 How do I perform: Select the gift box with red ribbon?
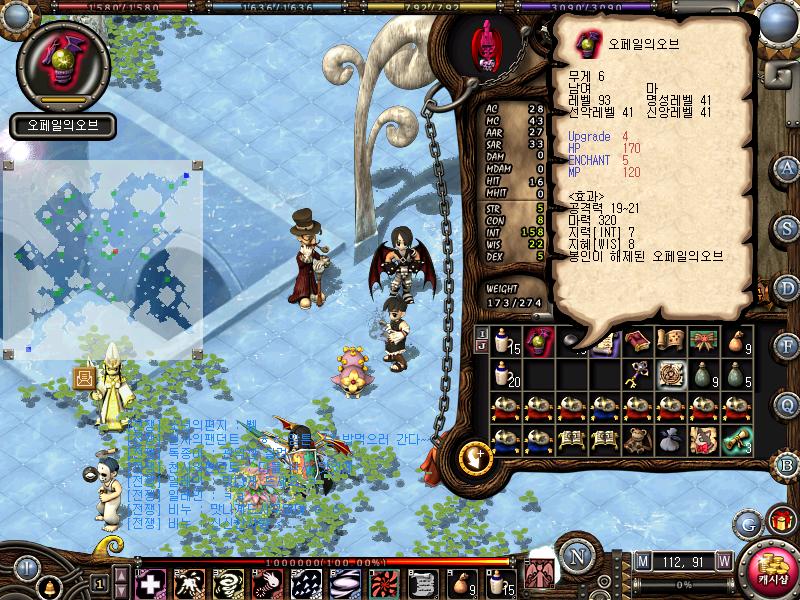[x=702, y=342]
